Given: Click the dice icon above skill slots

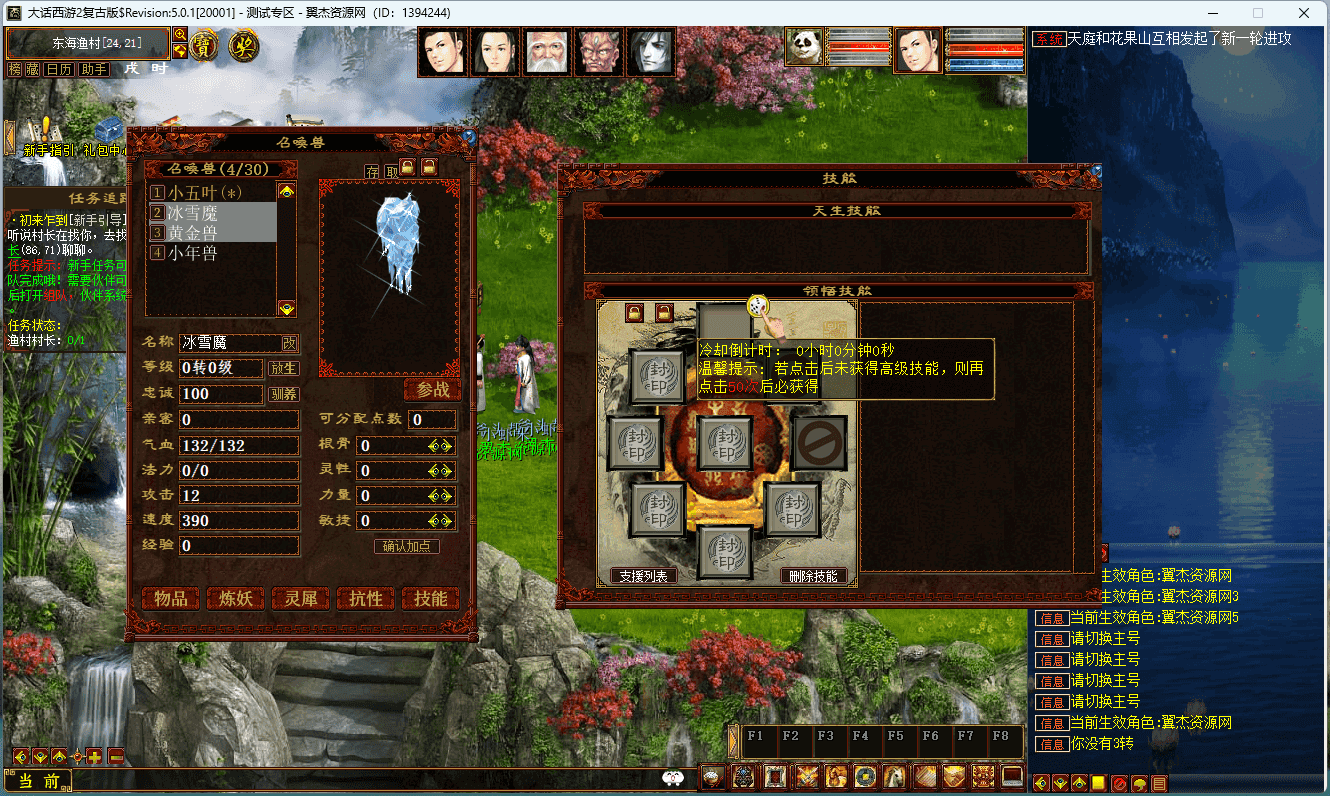Looking at the screenshot, I should coord(757,304).
